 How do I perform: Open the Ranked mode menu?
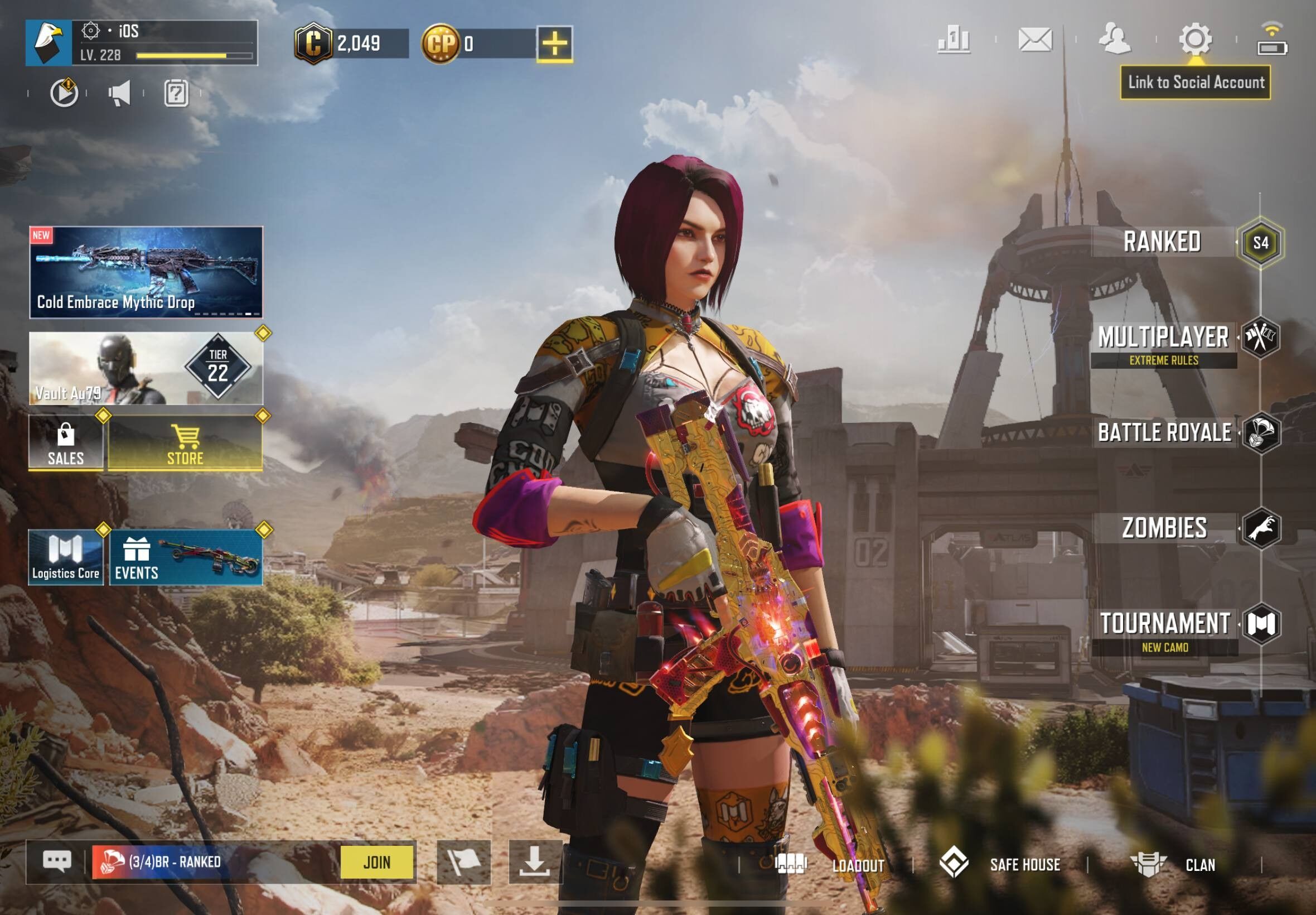(1163, 242)
